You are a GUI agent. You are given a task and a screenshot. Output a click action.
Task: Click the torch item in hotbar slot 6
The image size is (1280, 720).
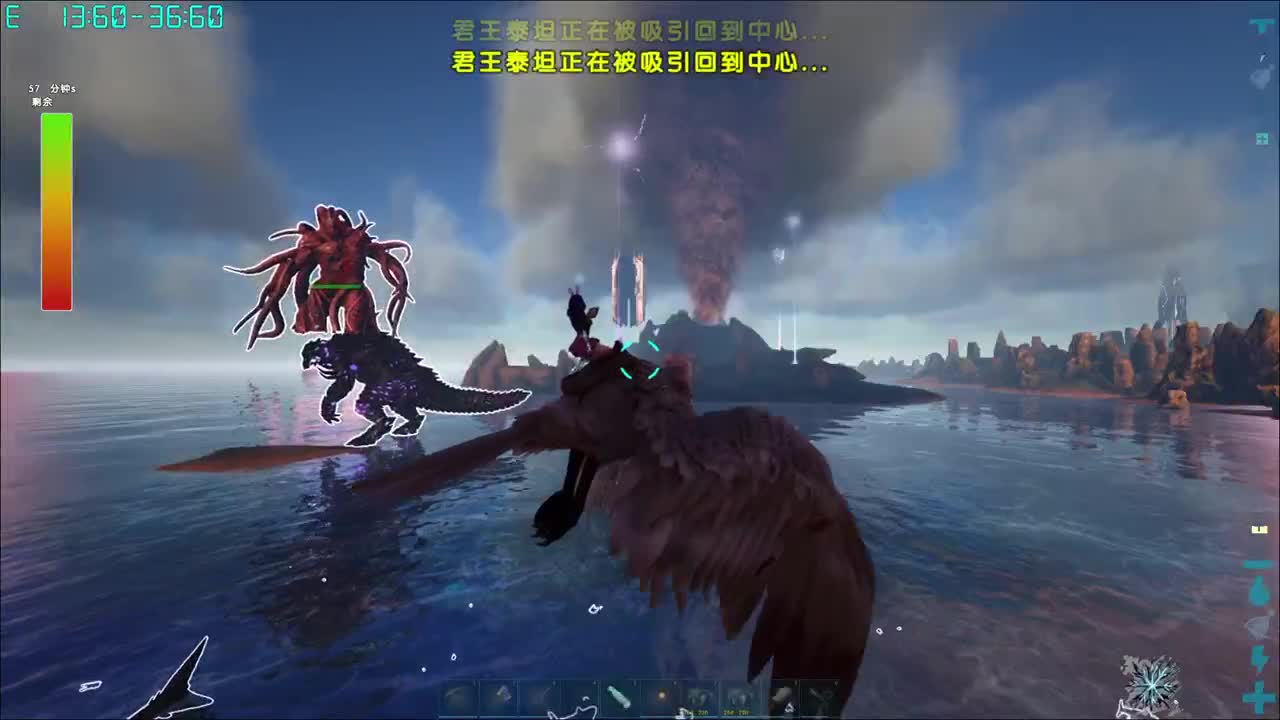click(x=661, y=697)
